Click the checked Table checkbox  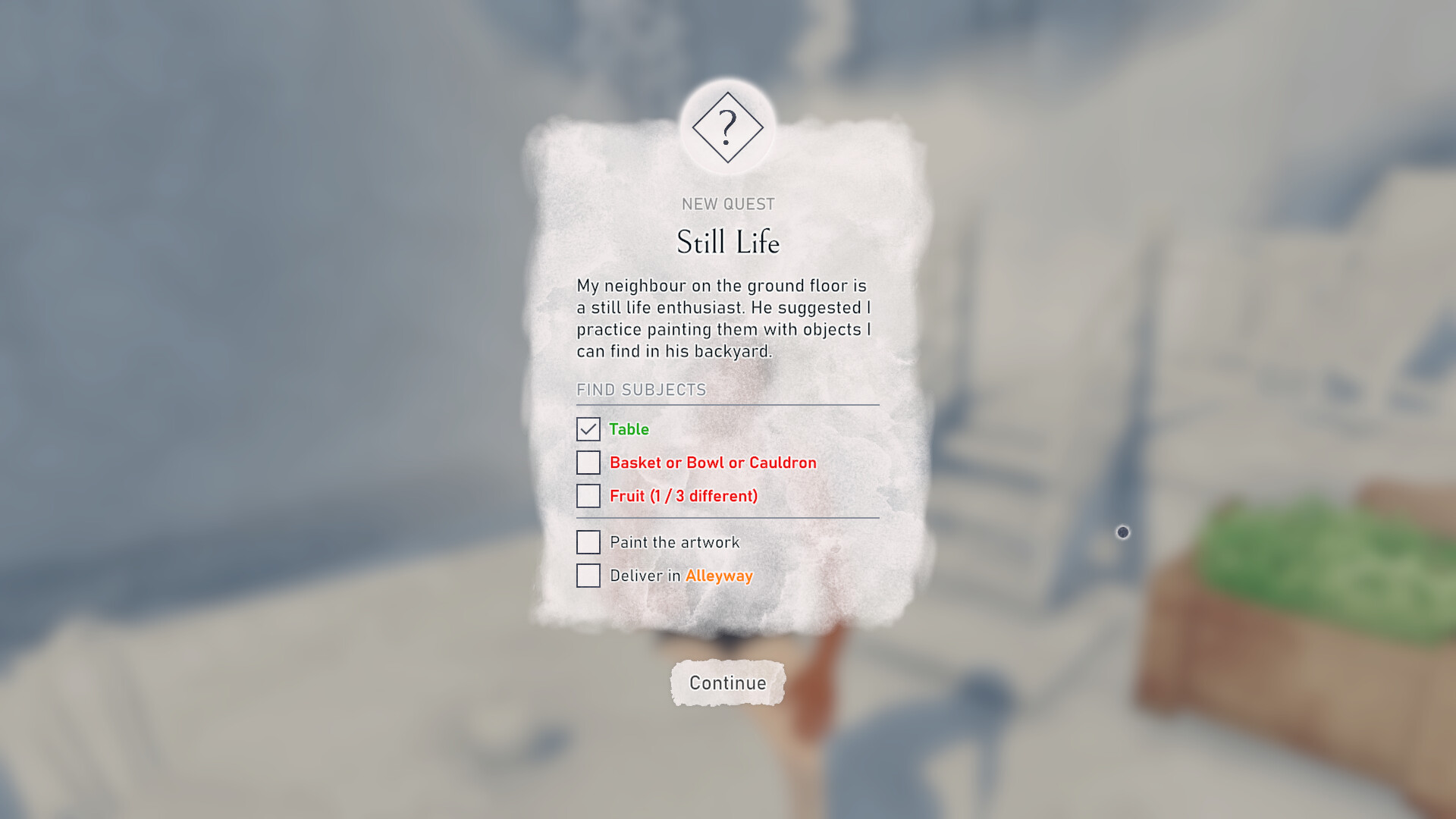pos(588,429)
